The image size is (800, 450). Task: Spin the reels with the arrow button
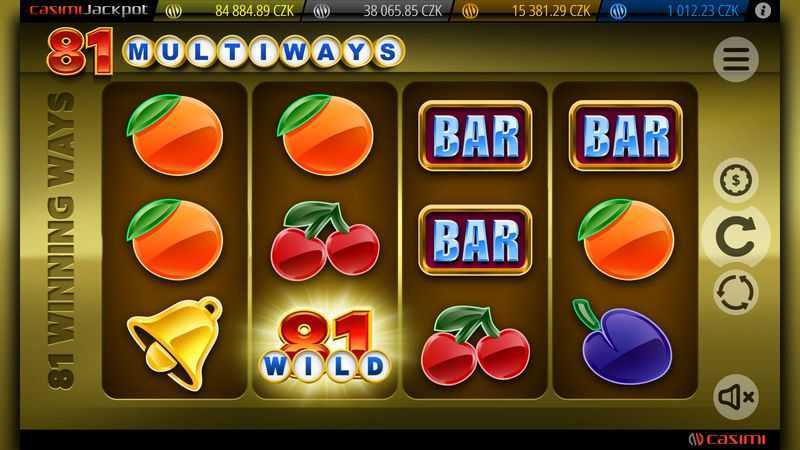(x=735, y=236)
